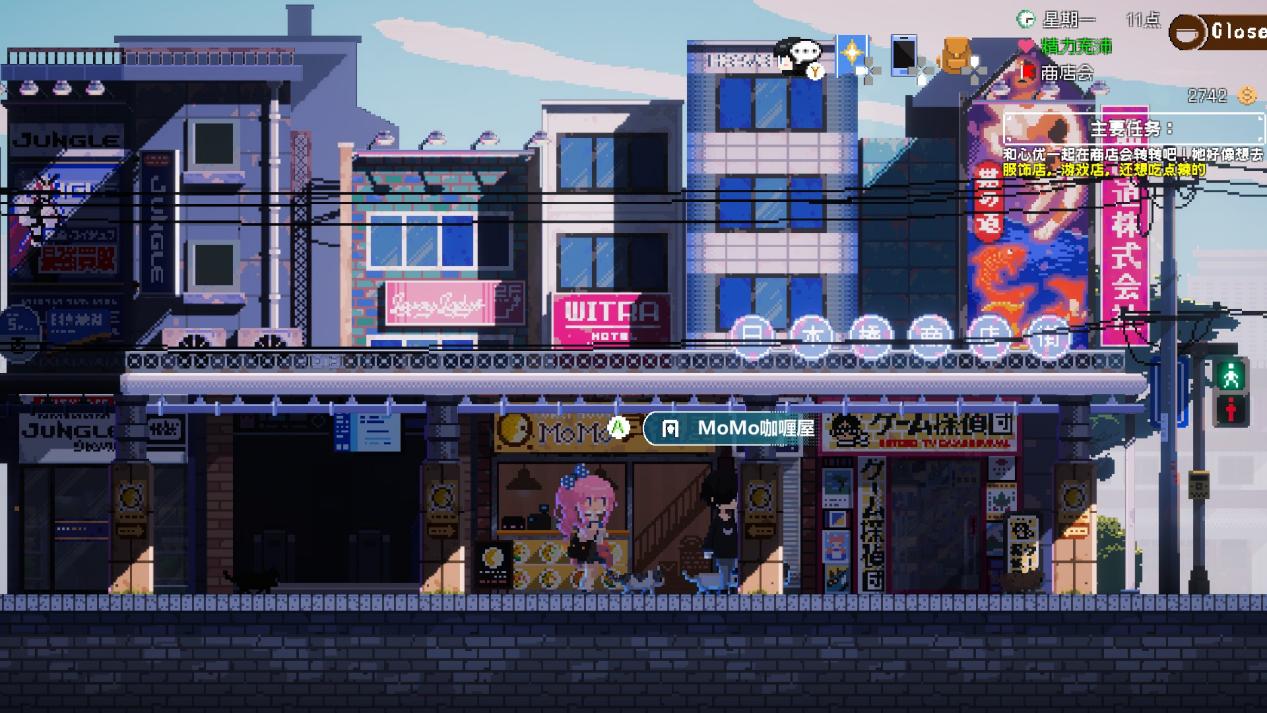This screenshot has width=1267, height=713.
Task: Open the blue star card icon
Action: pyautogui.click(x=852, y=53)
